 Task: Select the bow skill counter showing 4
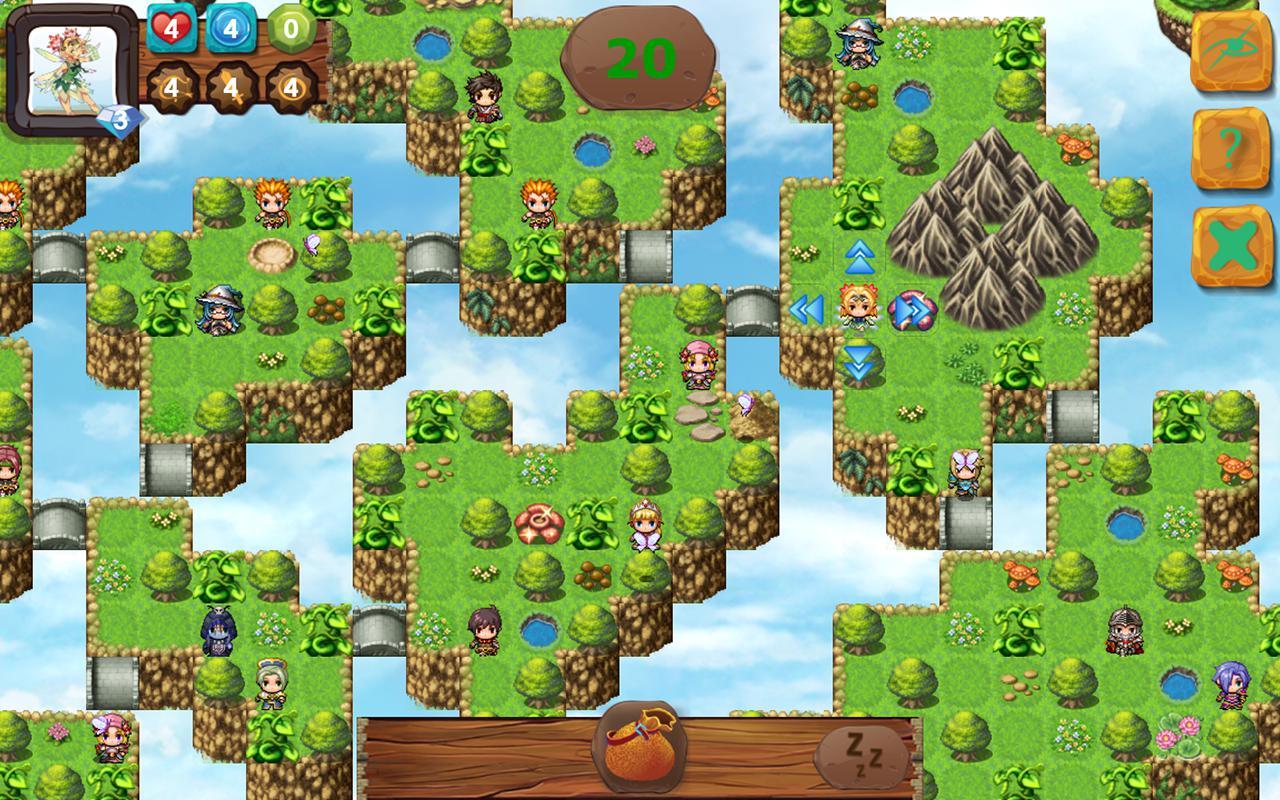click(x=170, y=85)
